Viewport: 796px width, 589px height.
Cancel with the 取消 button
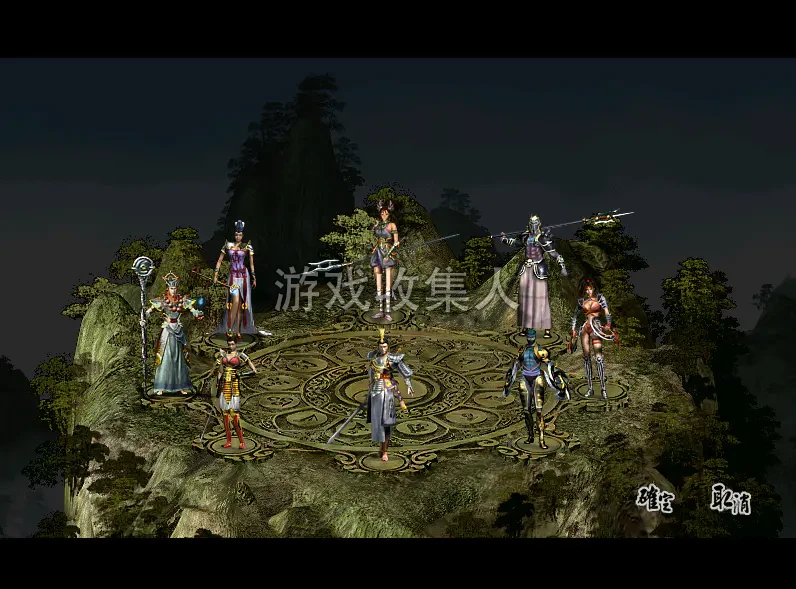coord(731,498)
